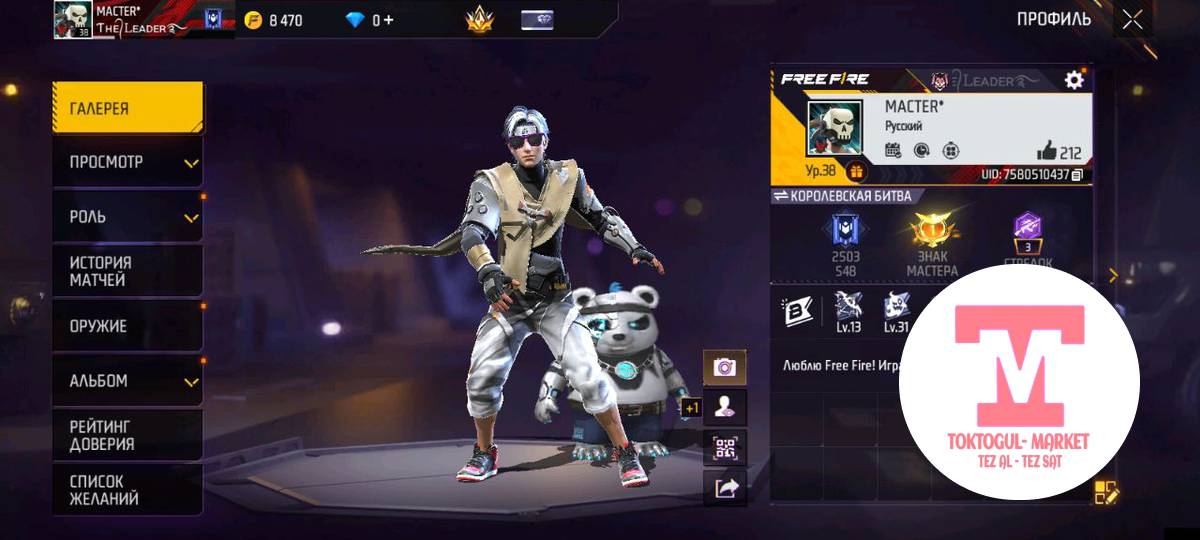This screenshot has height=540, width=1200.
Task: Open История матчей
Action: [127, 271]
